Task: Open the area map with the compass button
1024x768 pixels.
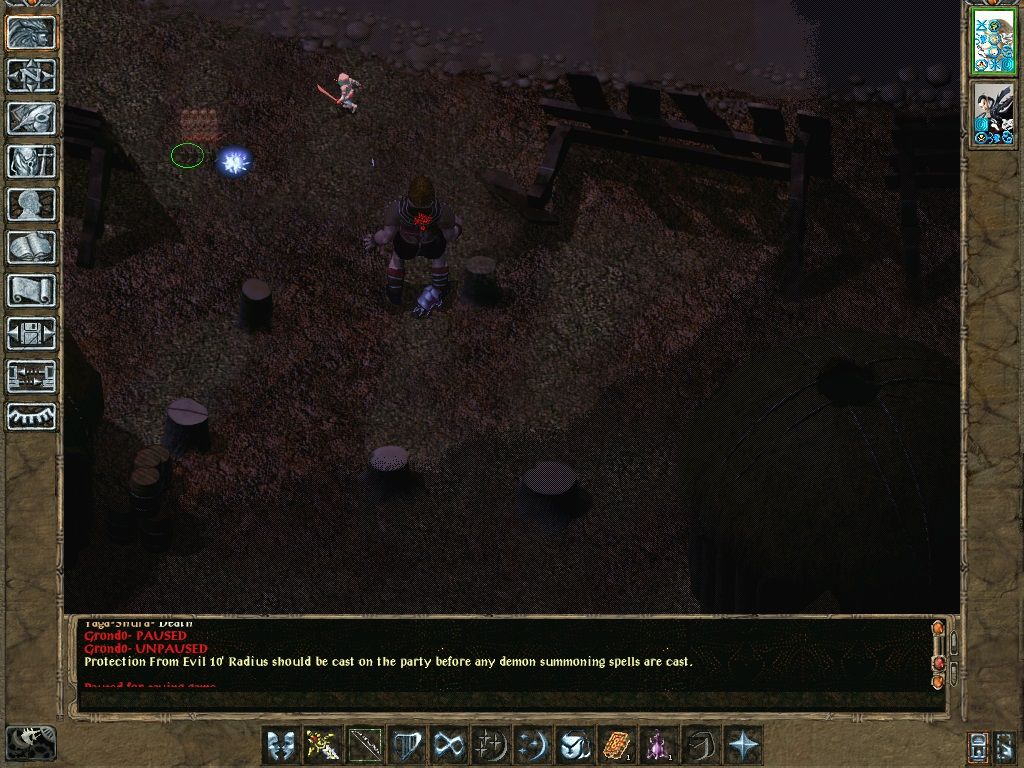Action: click(32, 75)
